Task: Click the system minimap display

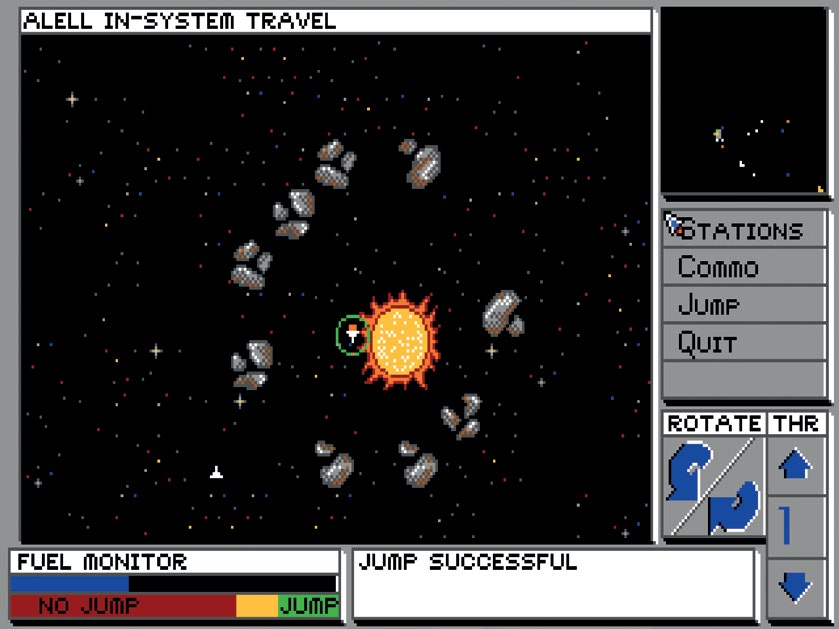Action: point(743,101)
